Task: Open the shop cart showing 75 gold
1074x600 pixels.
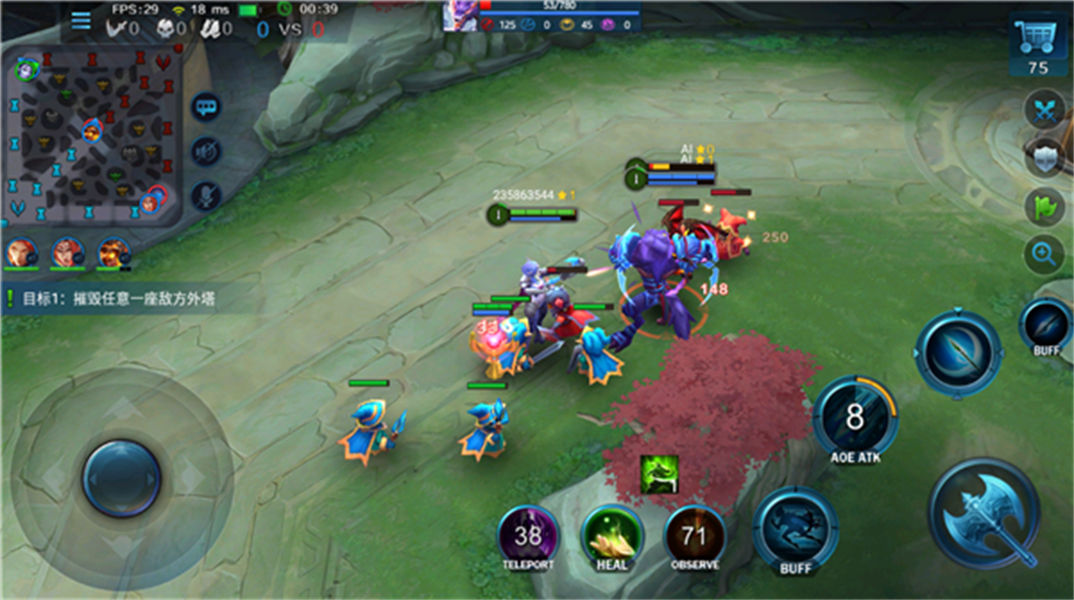Action: click(x=1038, y=45)
